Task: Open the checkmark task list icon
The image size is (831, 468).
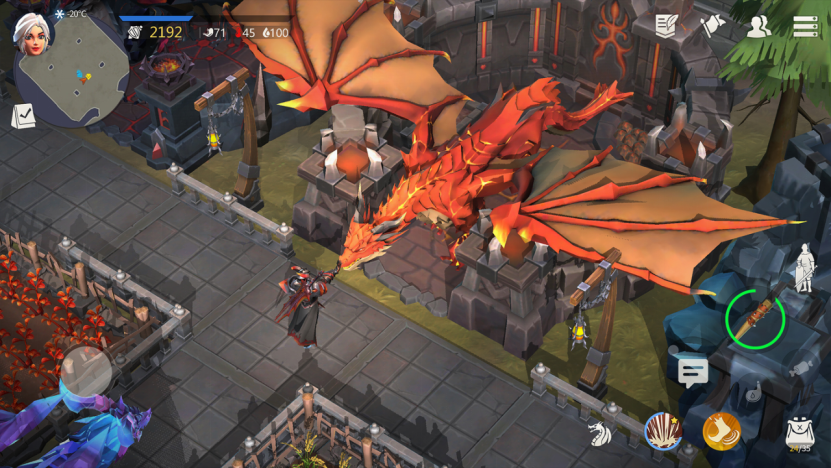Action: click(x=22, y=117)
